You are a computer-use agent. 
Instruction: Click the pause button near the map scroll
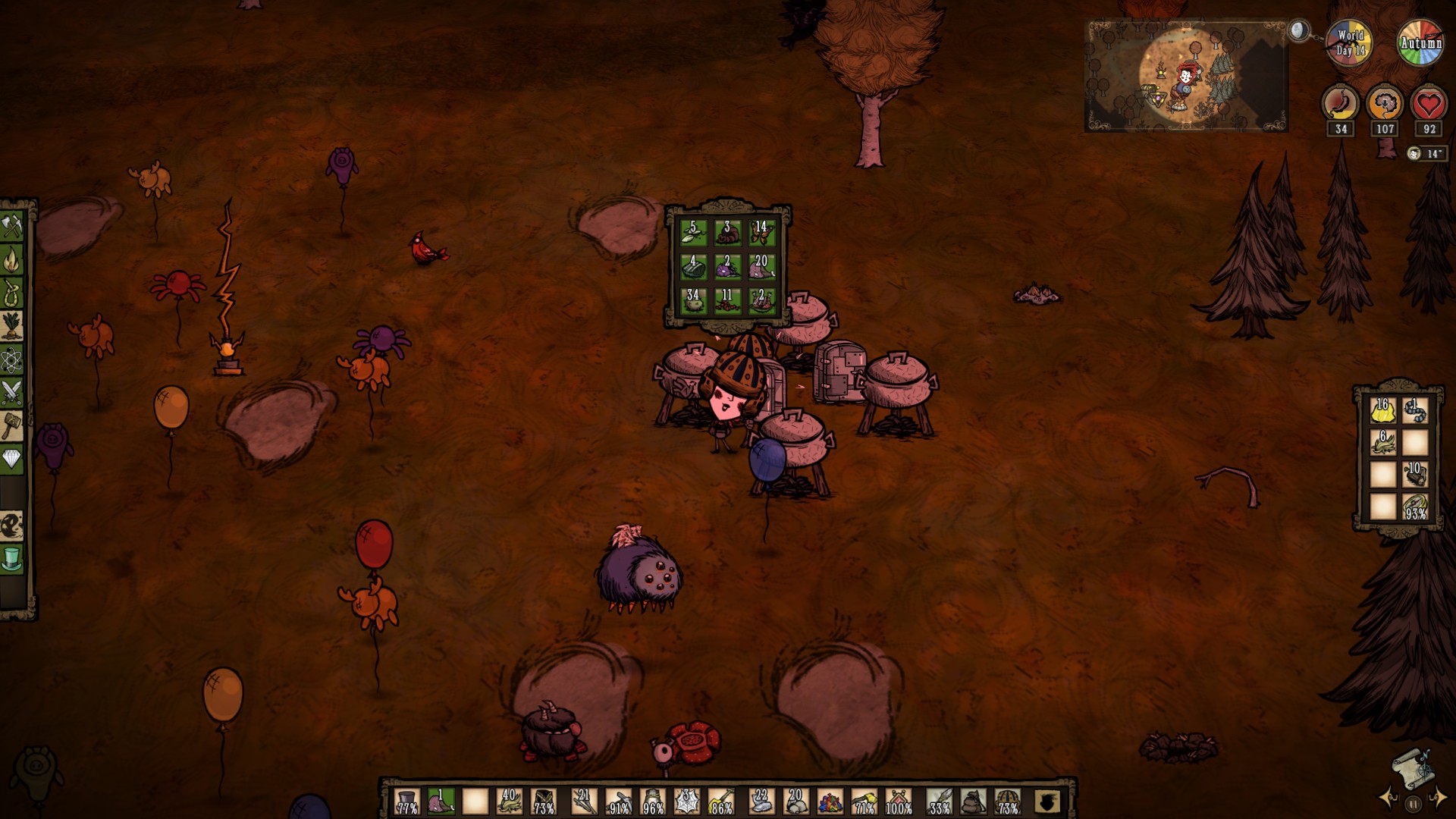click(x=1413, y=803)
